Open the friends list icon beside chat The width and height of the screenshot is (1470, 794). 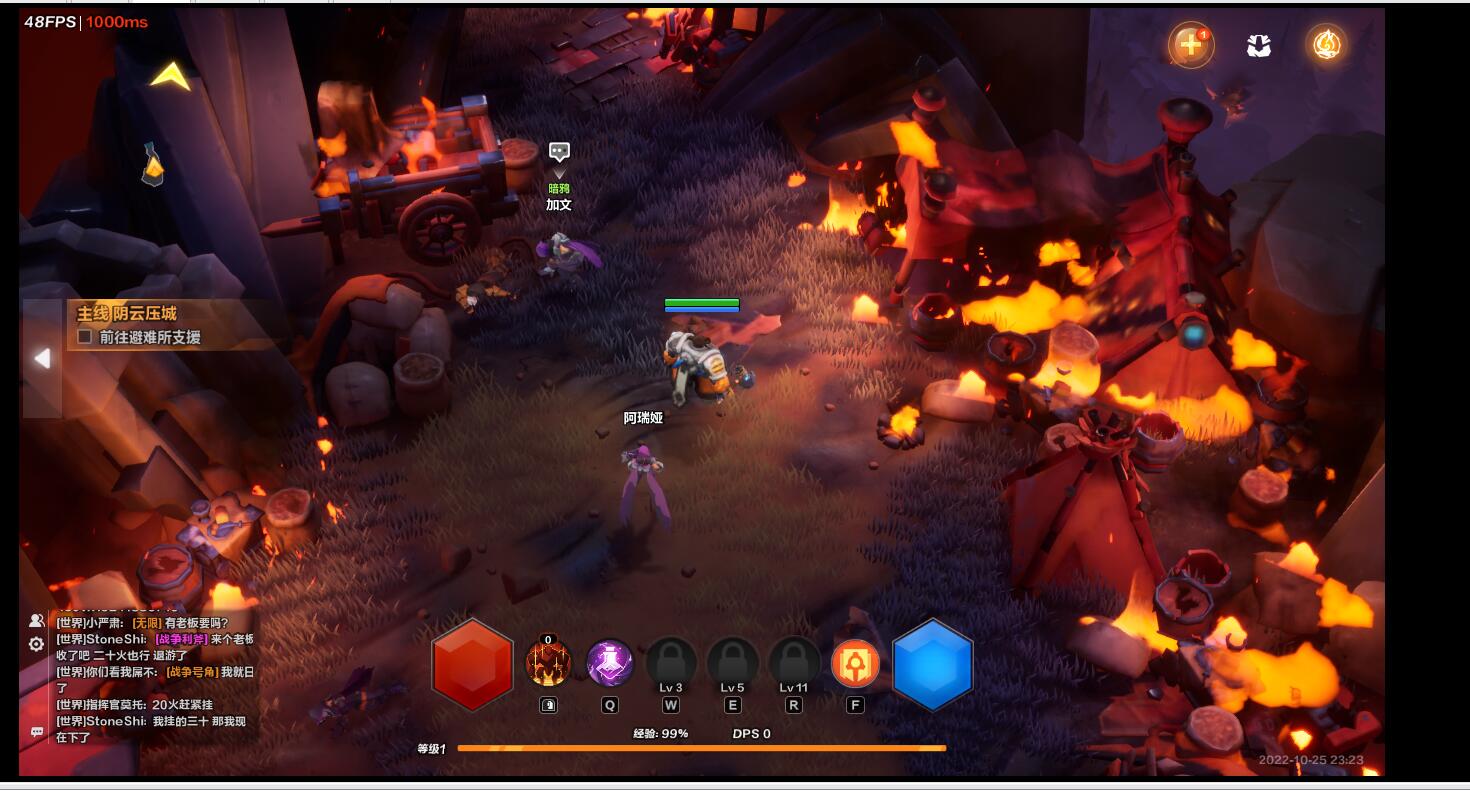pos(37,621)
